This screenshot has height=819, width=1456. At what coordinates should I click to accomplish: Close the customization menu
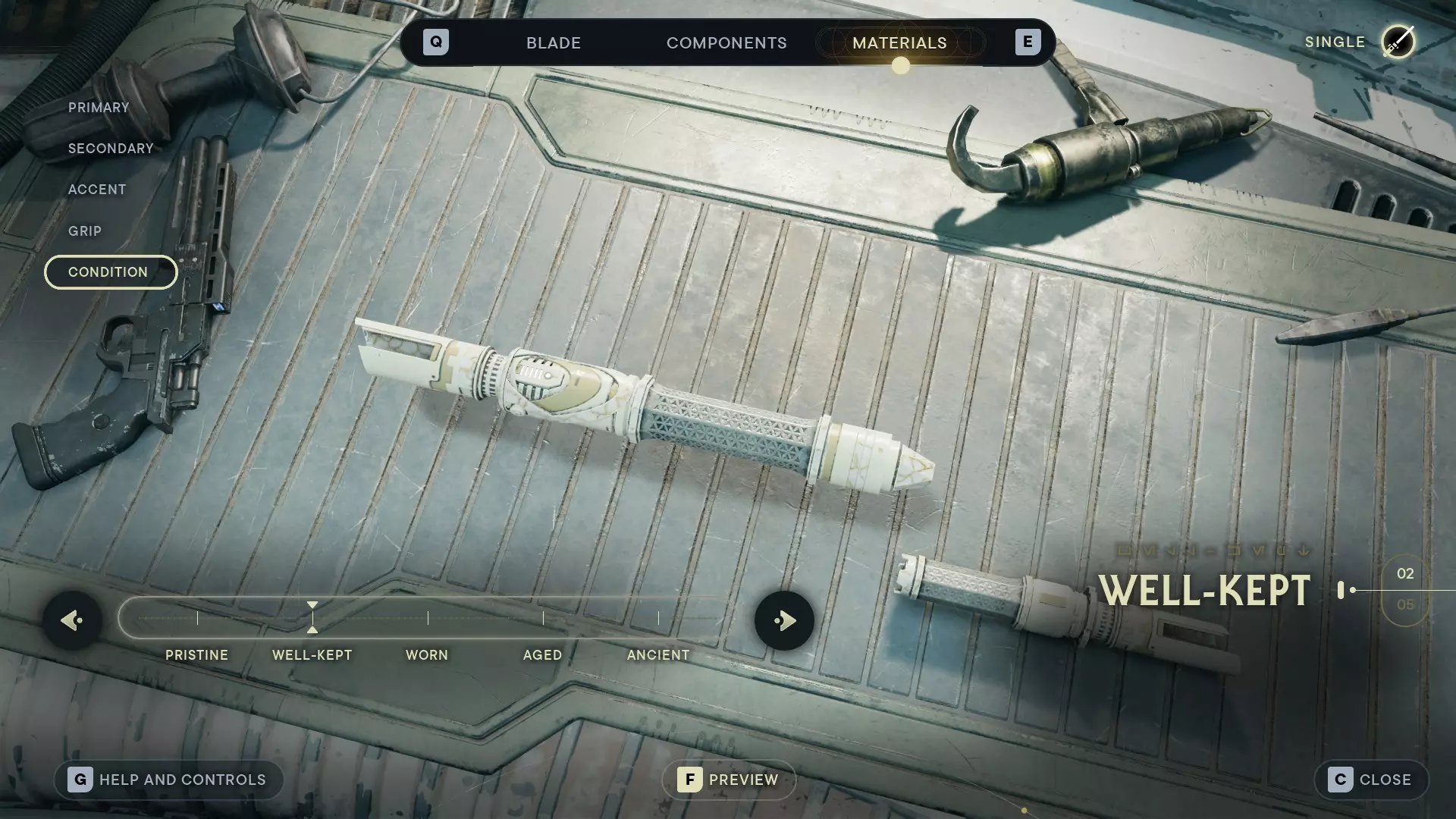point(1371,780)
